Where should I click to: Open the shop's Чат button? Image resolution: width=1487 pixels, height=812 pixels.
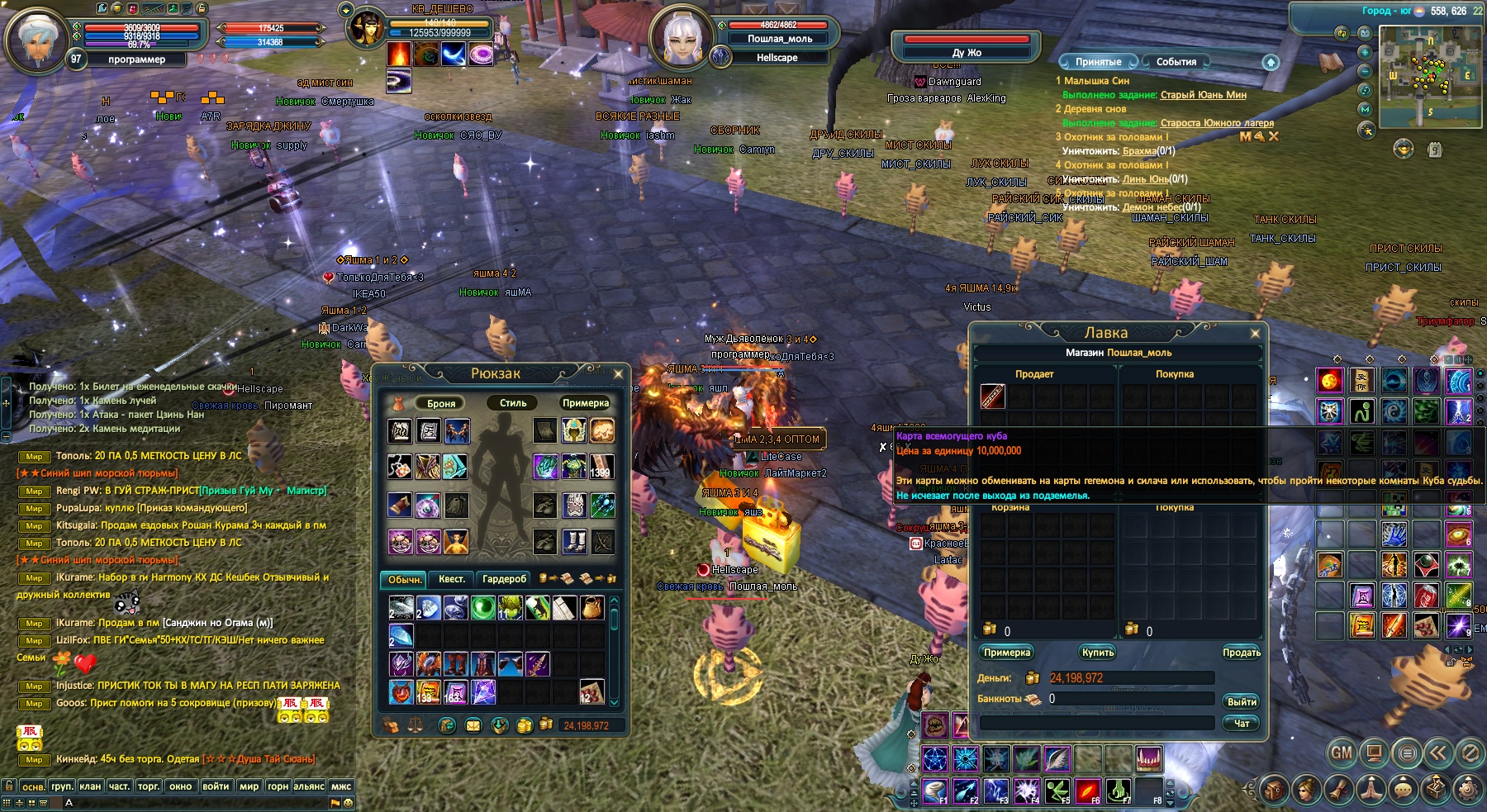pyautogui.click(x=1242, y=723)
